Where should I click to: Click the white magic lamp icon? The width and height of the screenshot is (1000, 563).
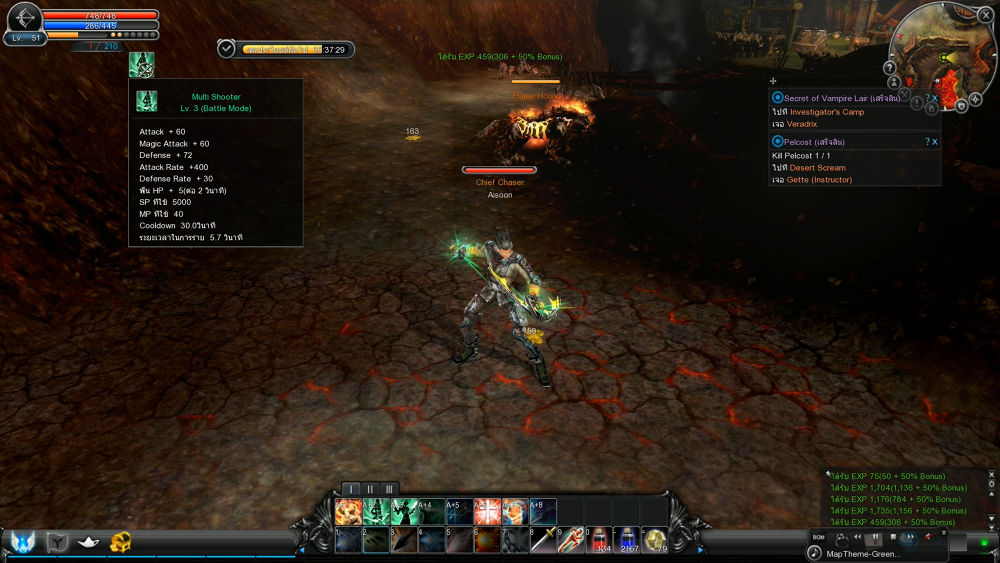[x=90, y=542]
